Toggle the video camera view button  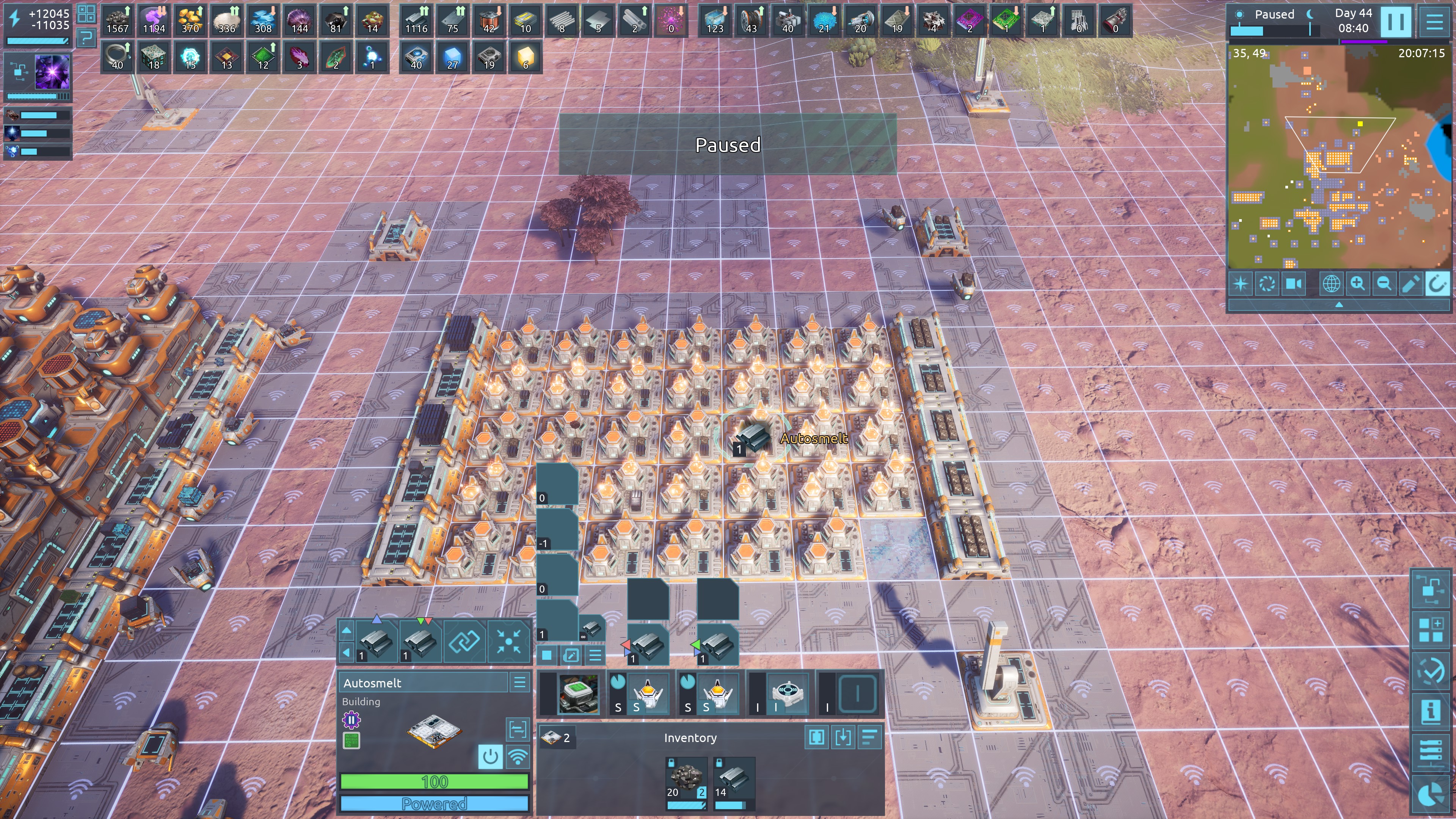coord(1294,283)
